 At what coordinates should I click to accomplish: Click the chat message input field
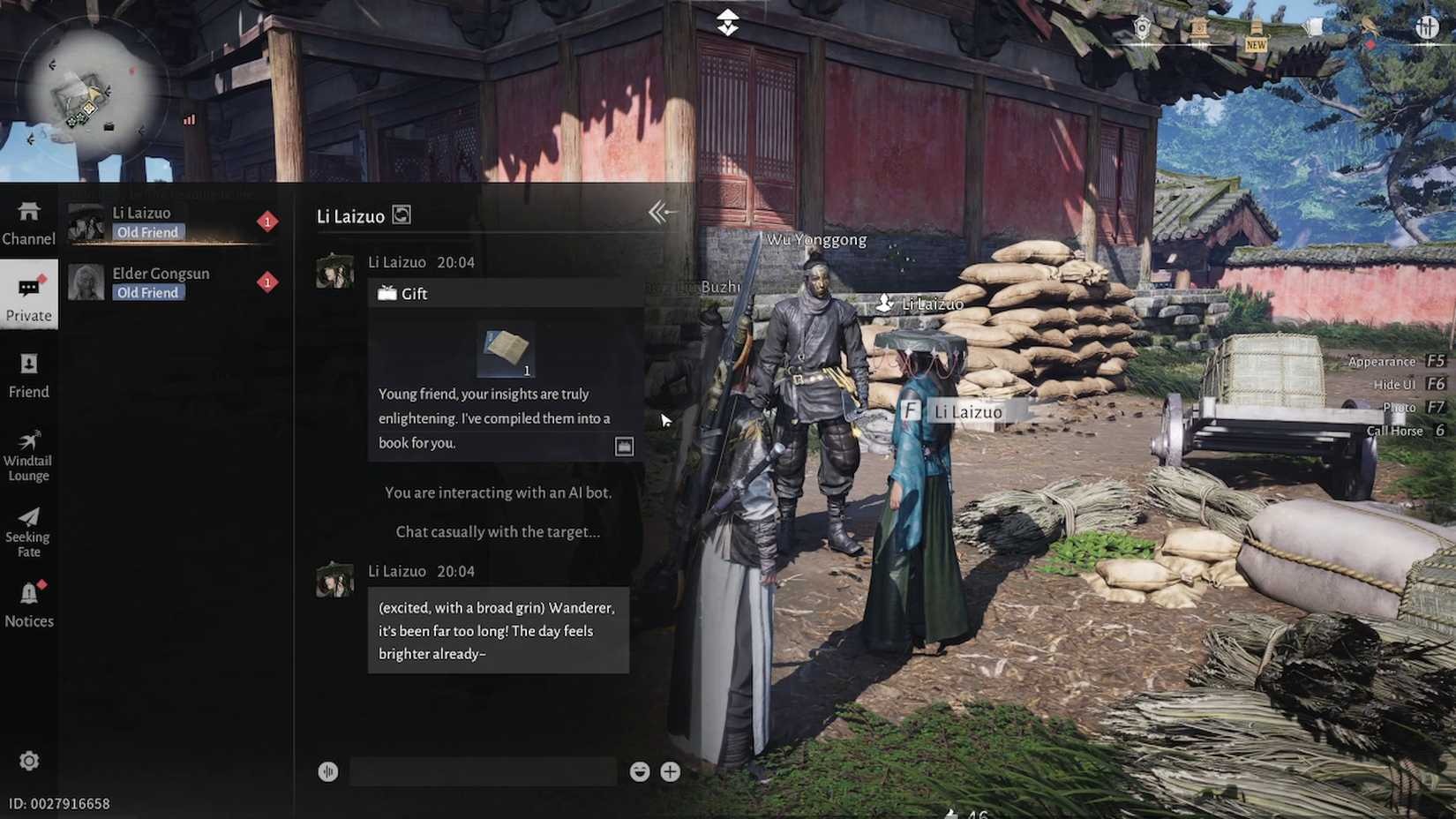coord(483,771)
